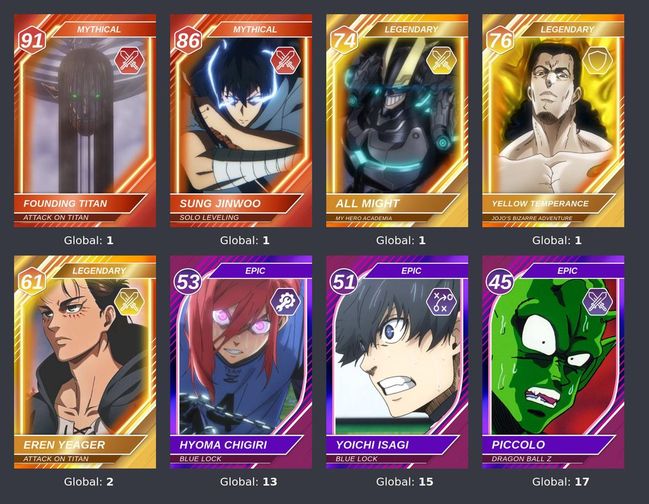Viewport: 649px width, 504px height.
Task: Select the Founding Titan card
Action: pyautogui.click(x=85, y=120)
